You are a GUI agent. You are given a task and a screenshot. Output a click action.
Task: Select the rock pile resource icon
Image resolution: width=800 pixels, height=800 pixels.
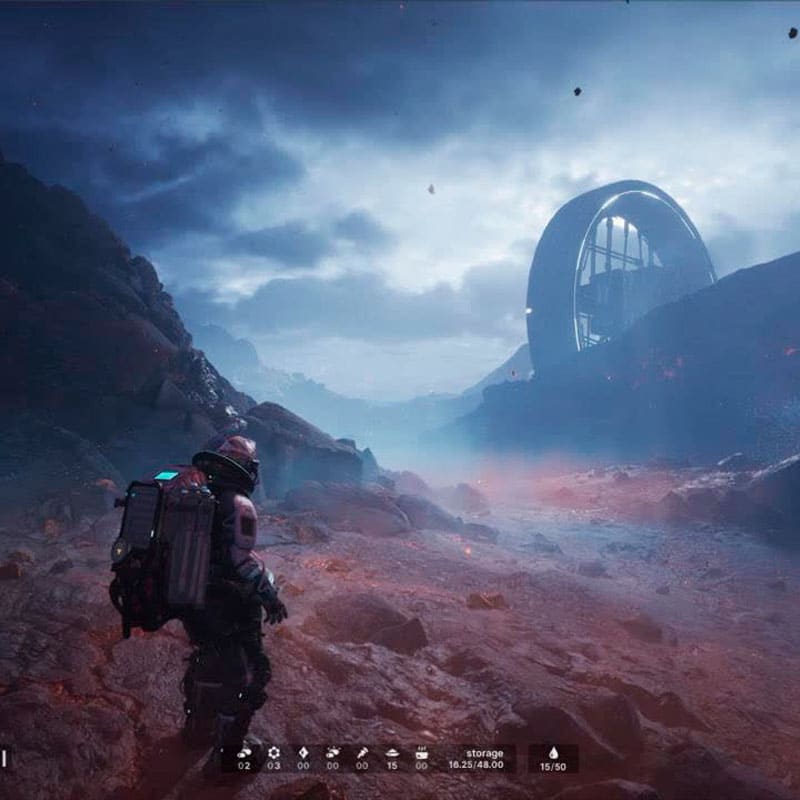point(244,752)
